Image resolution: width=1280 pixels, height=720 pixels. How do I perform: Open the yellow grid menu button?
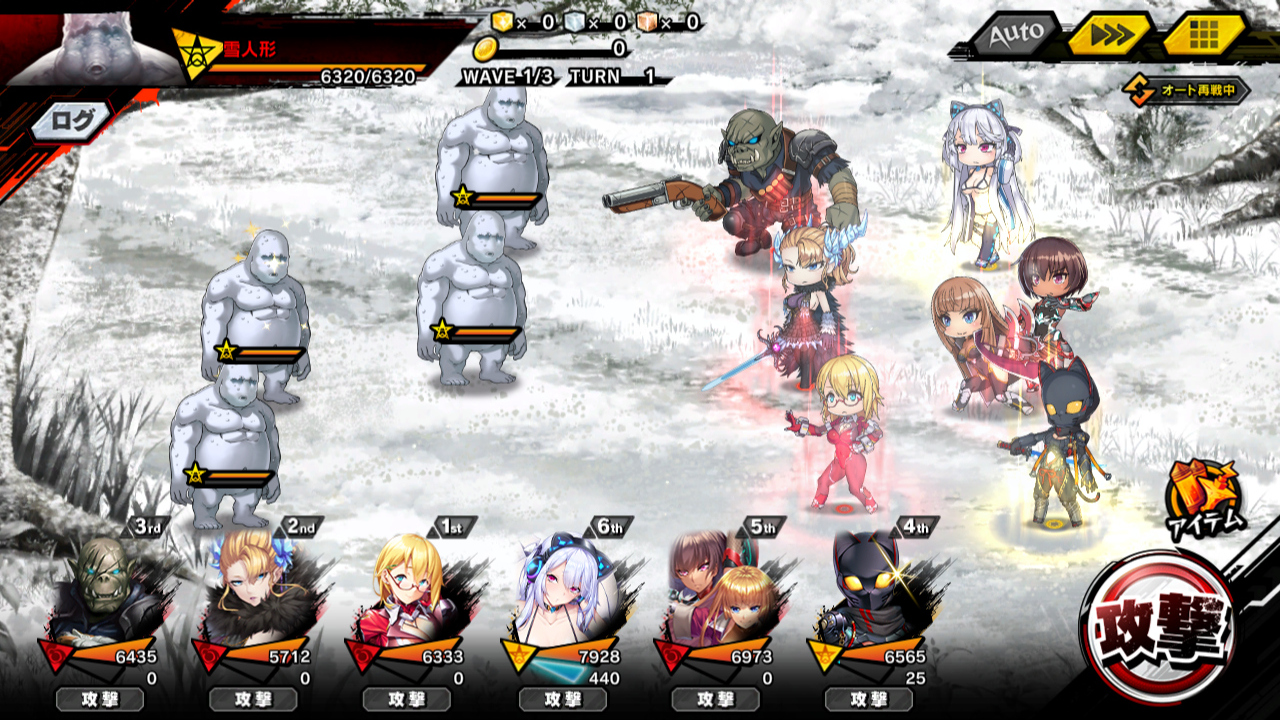point(1203,36)
